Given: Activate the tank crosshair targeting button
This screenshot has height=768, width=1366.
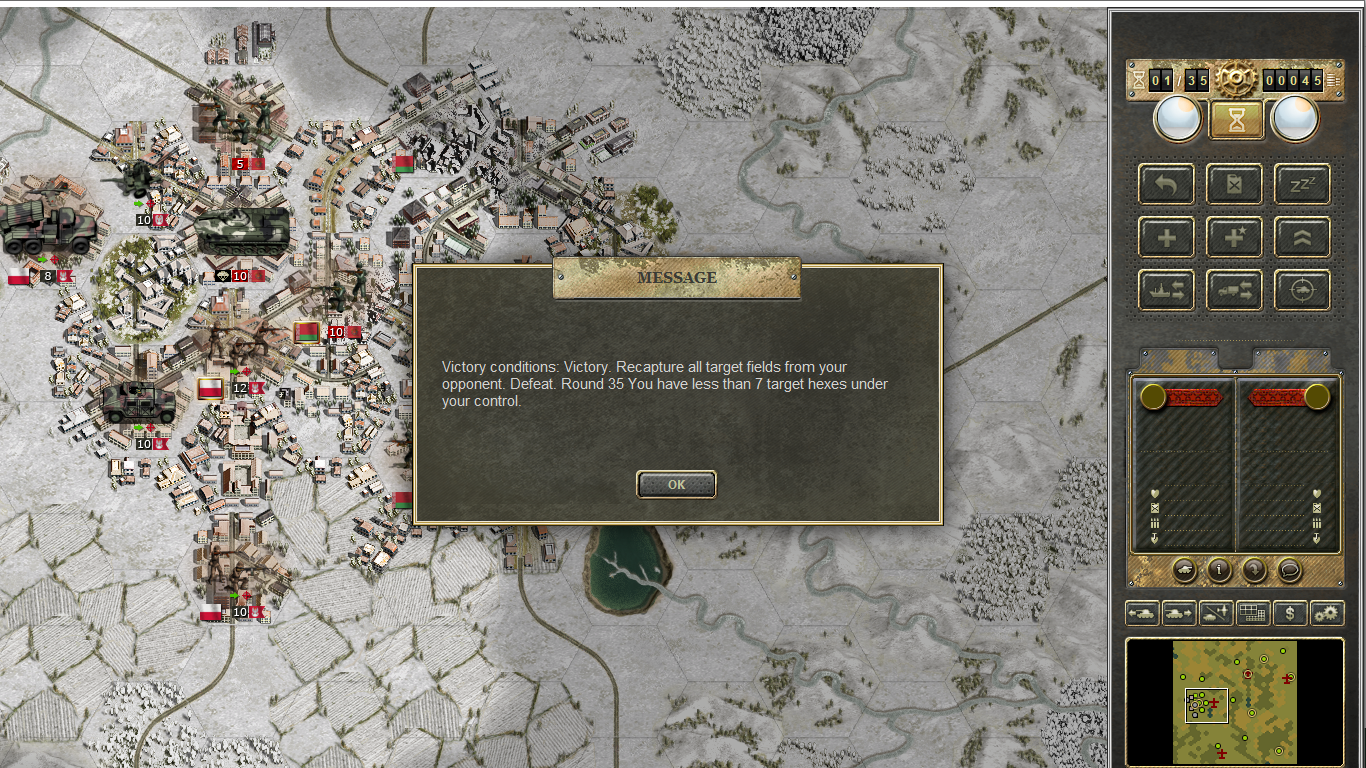Looking at the screenshot, I should (x=1302, y=291).
